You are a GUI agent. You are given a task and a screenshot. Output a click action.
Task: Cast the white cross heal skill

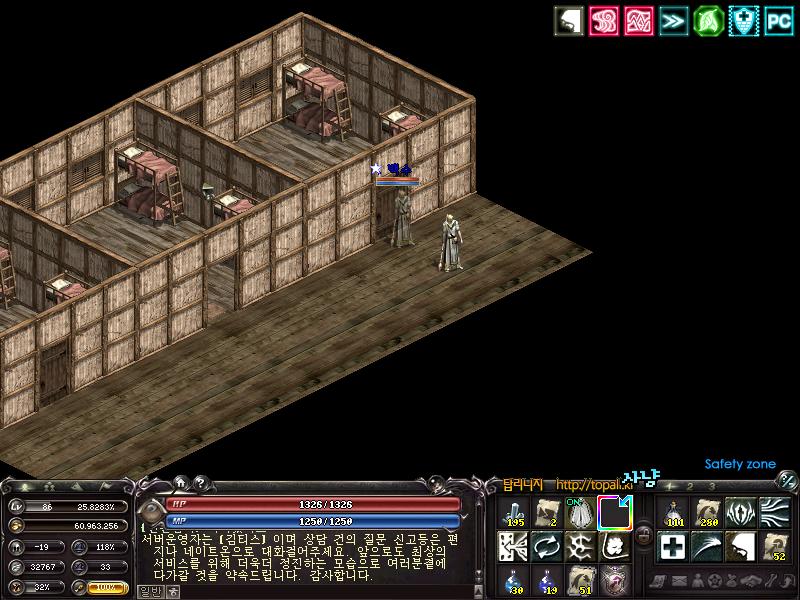point(673,546)
